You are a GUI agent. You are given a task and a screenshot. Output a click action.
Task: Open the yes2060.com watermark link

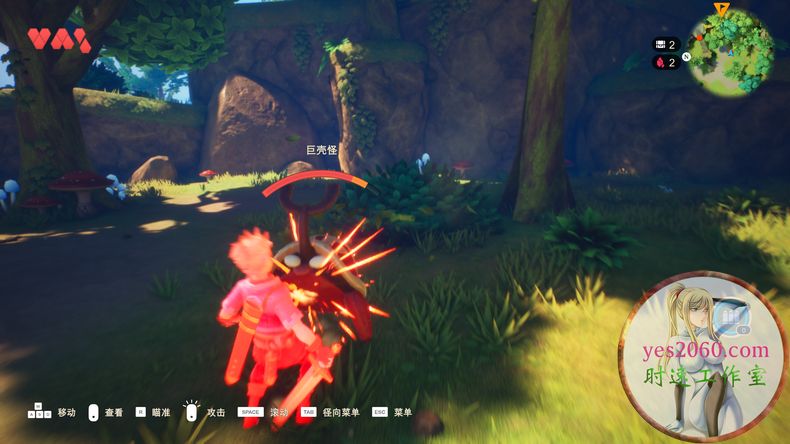706,350
